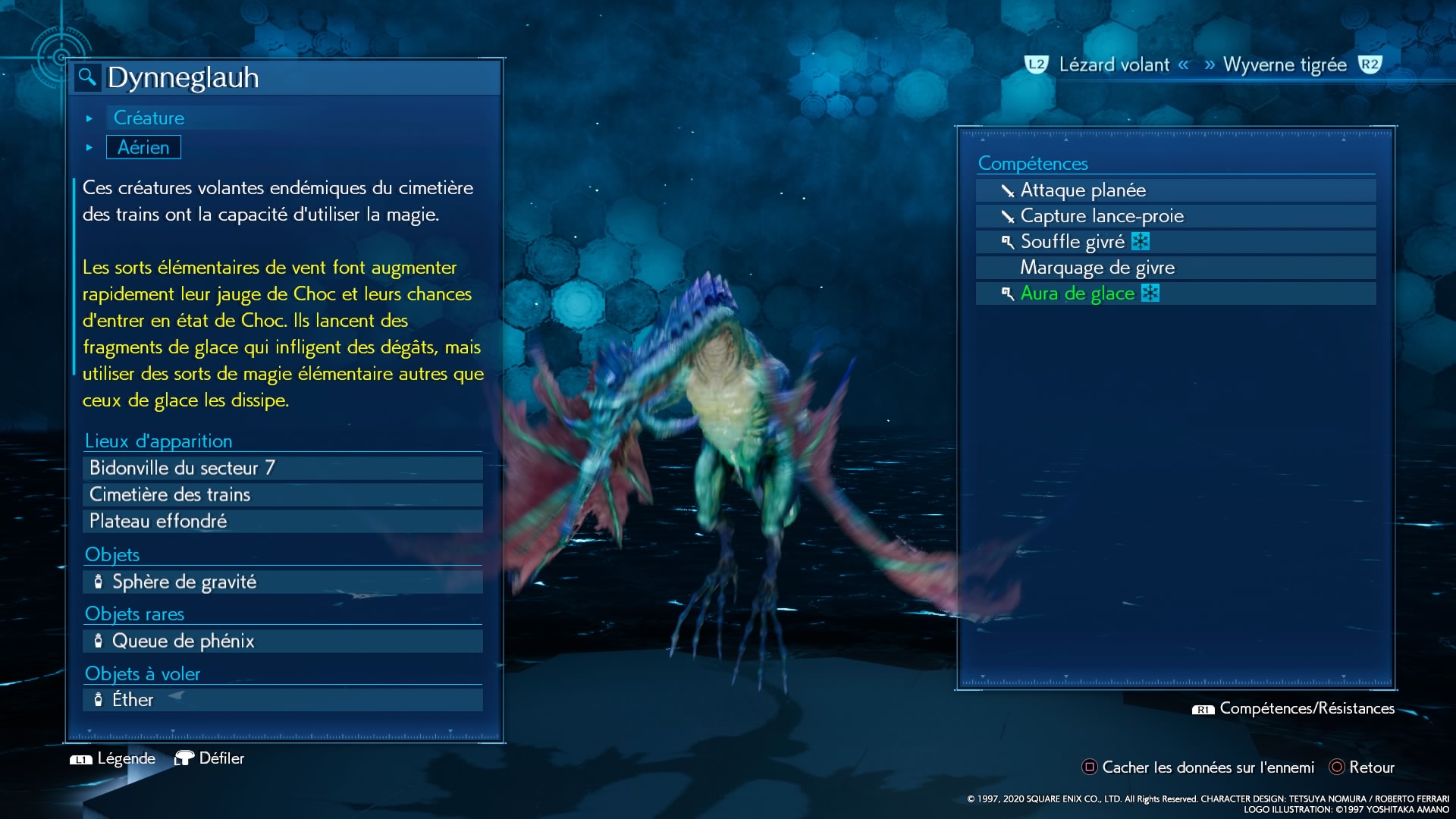The image size is (1456, 819).
Task: Select the Aérien category tag
Action: (143, 147)
